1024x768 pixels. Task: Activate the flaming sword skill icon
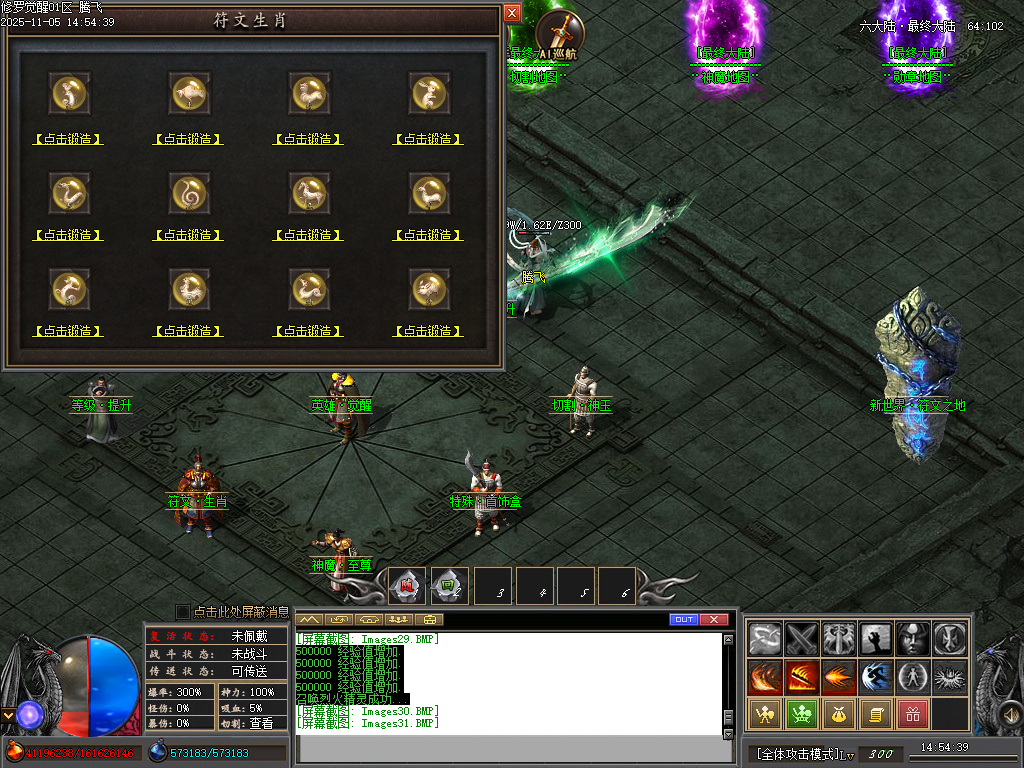click(x=802, y=677)
